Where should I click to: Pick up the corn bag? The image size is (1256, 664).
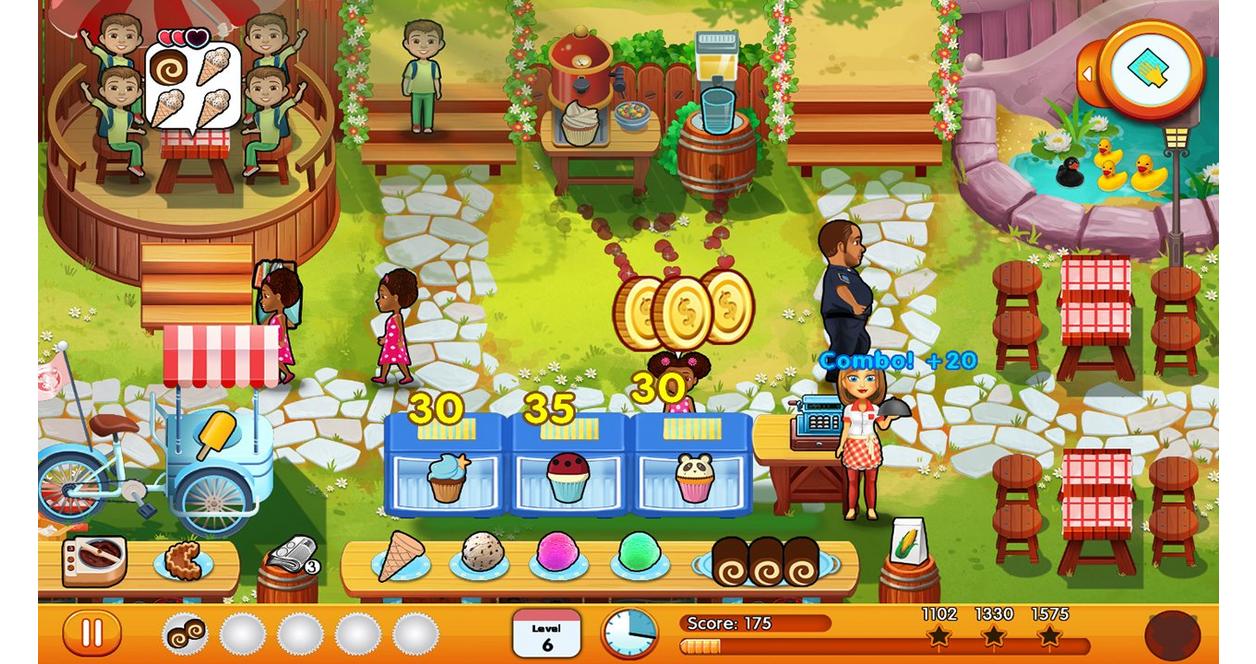coord(908,541)
